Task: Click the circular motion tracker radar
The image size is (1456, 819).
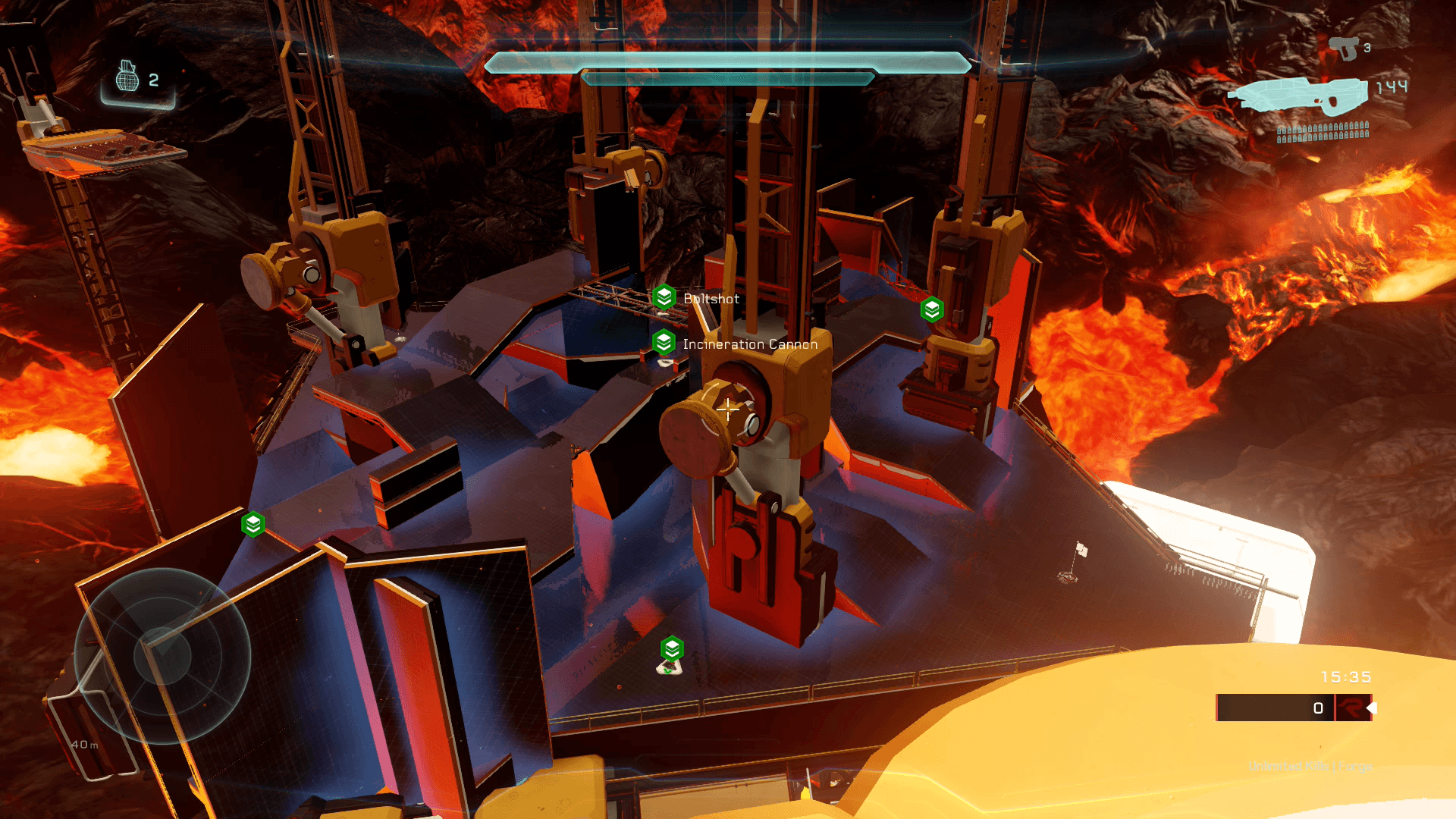Action: tap(162, 656)
